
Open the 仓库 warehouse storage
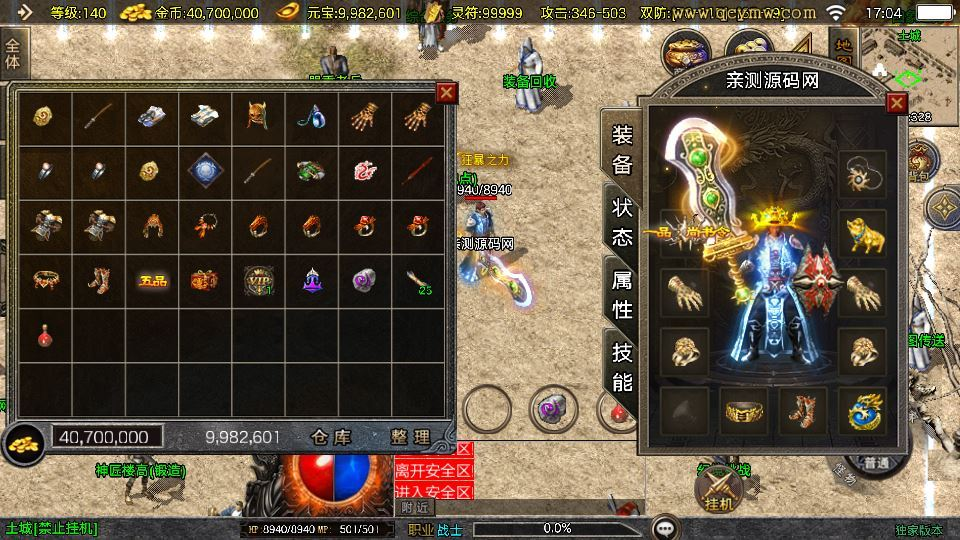coord(330,437)
